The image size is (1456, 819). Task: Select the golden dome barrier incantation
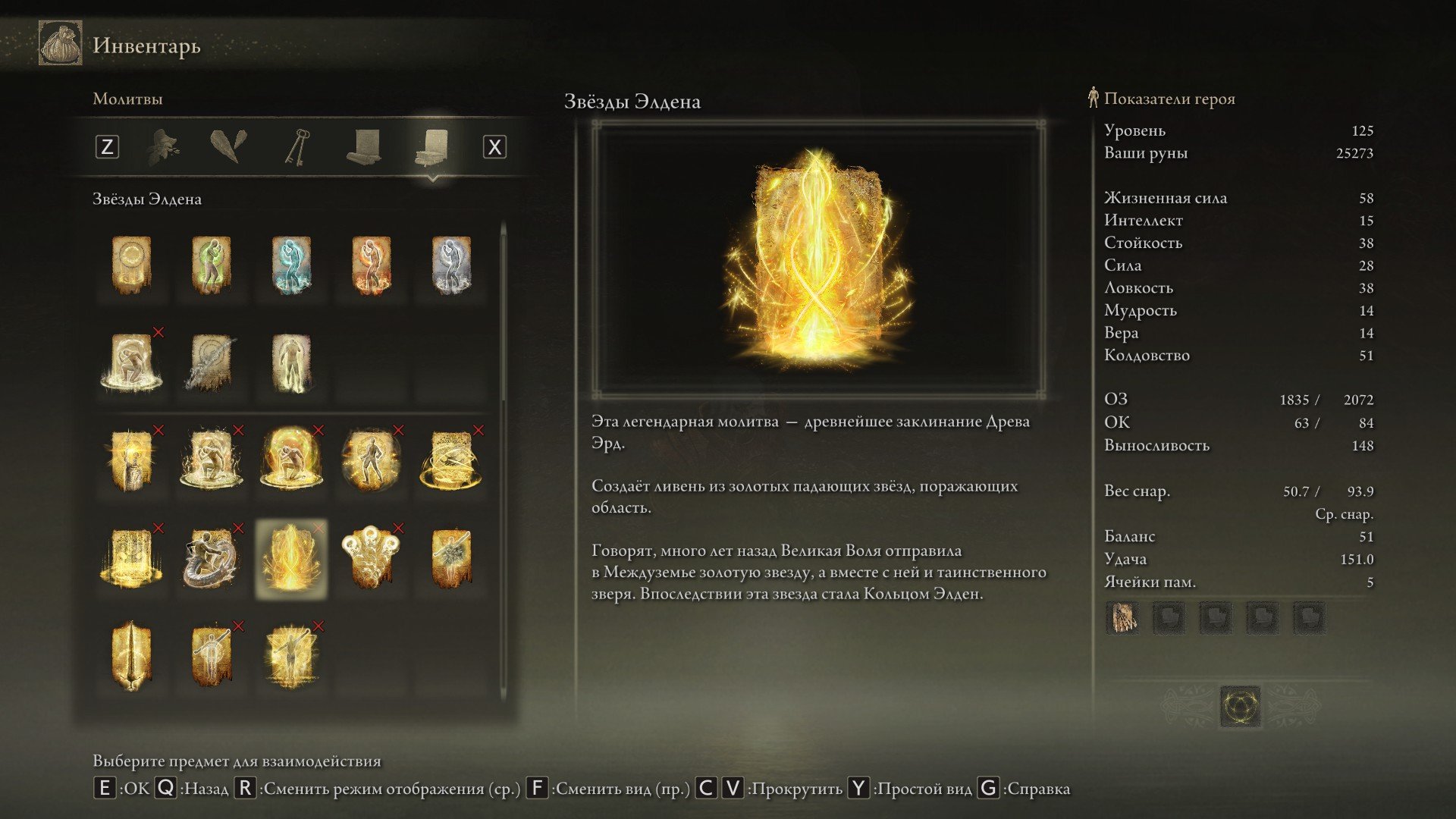[x=291, y=460]
